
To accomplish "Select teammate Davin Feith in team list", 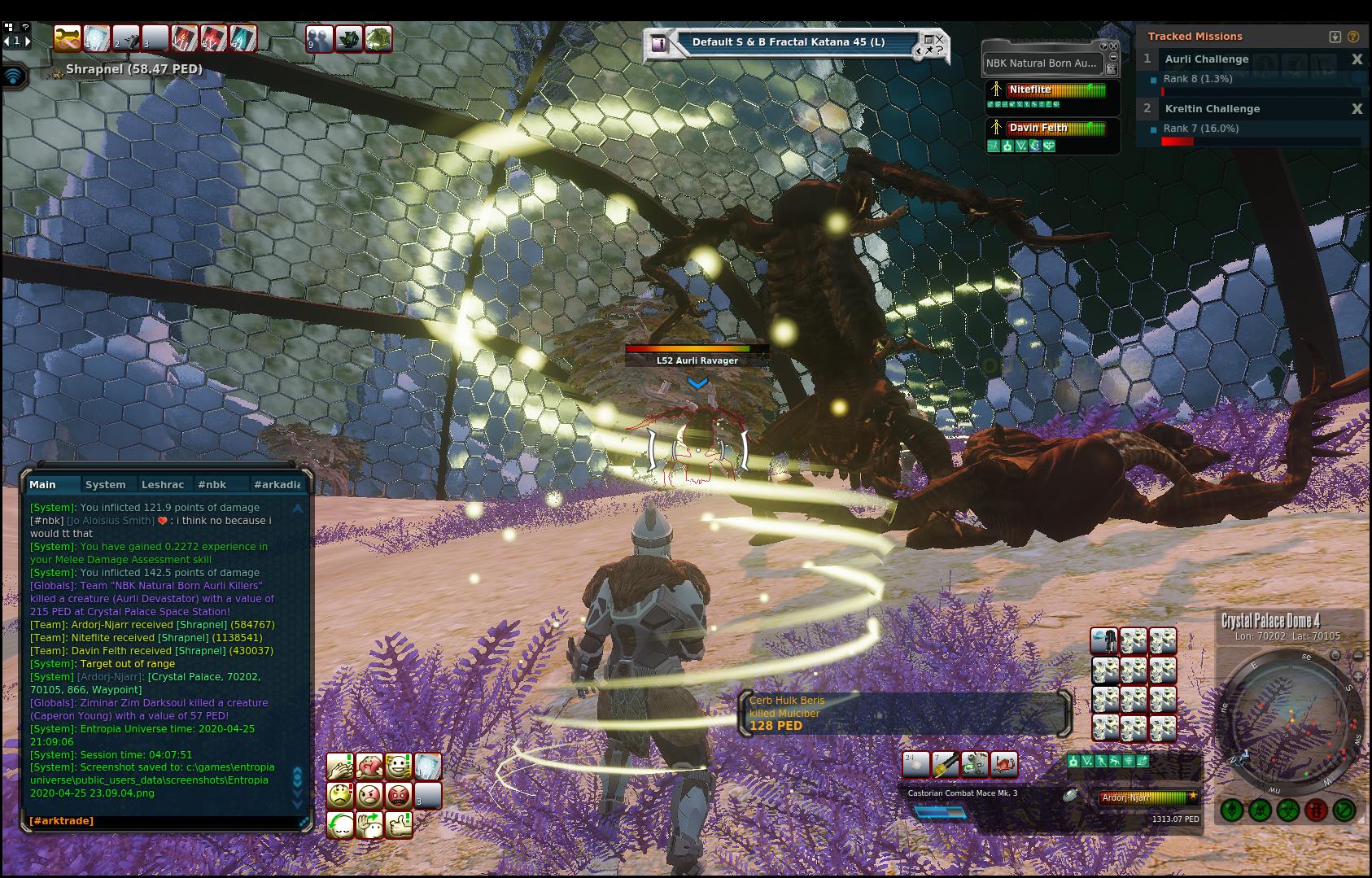I will coord(1038,128).
